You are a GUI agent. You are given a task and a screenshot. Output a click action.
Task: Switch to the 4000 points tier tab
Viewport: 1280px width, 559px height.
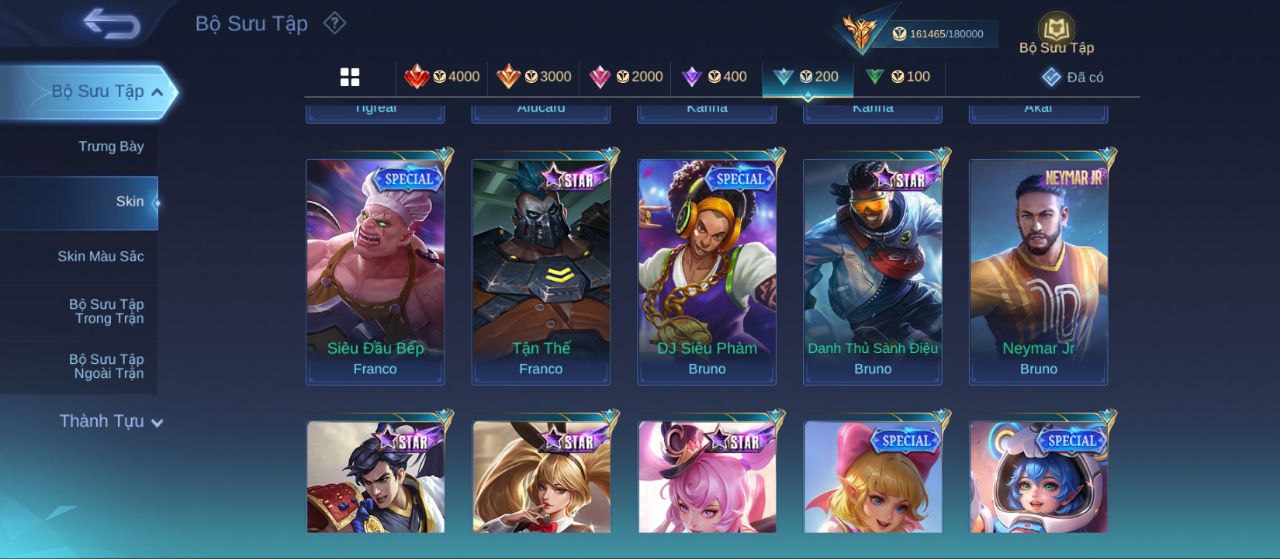pyautogui.click(x=441, y=77)
